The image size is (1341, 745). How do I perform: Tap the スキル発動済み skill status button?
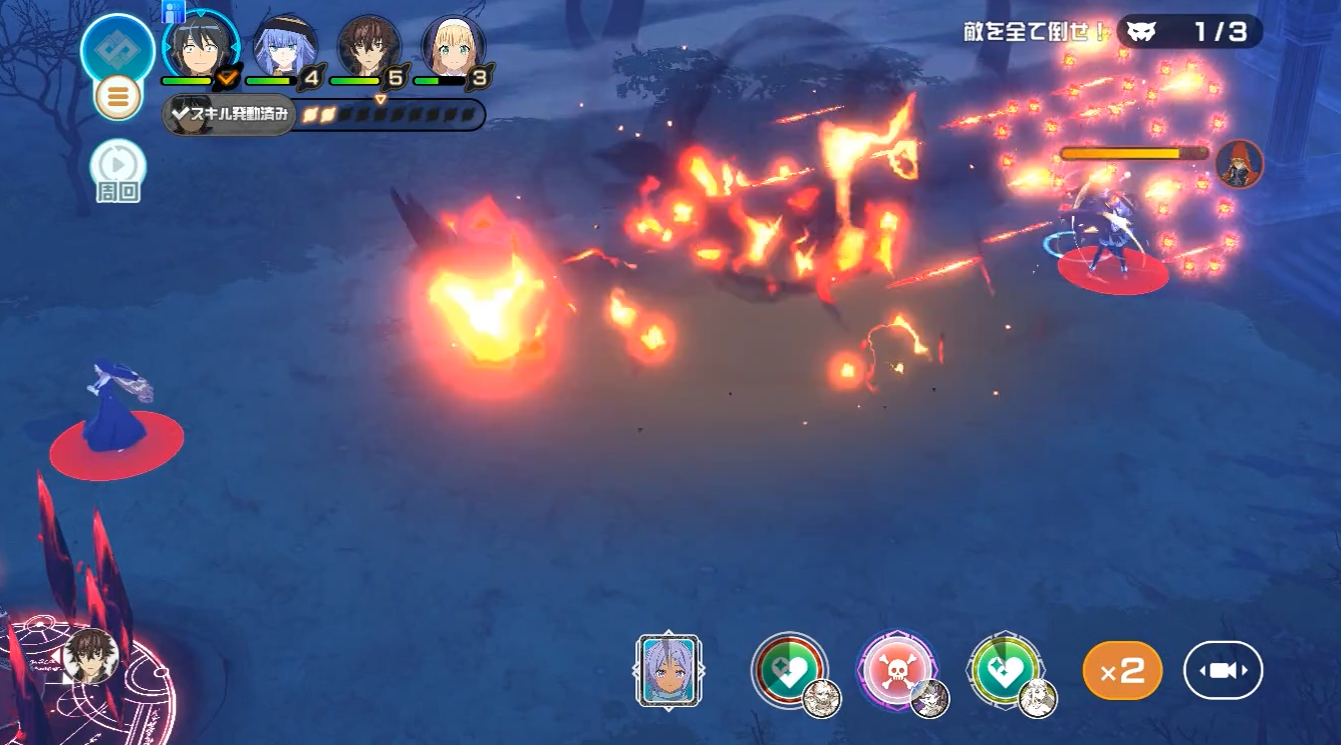(229, 115)
